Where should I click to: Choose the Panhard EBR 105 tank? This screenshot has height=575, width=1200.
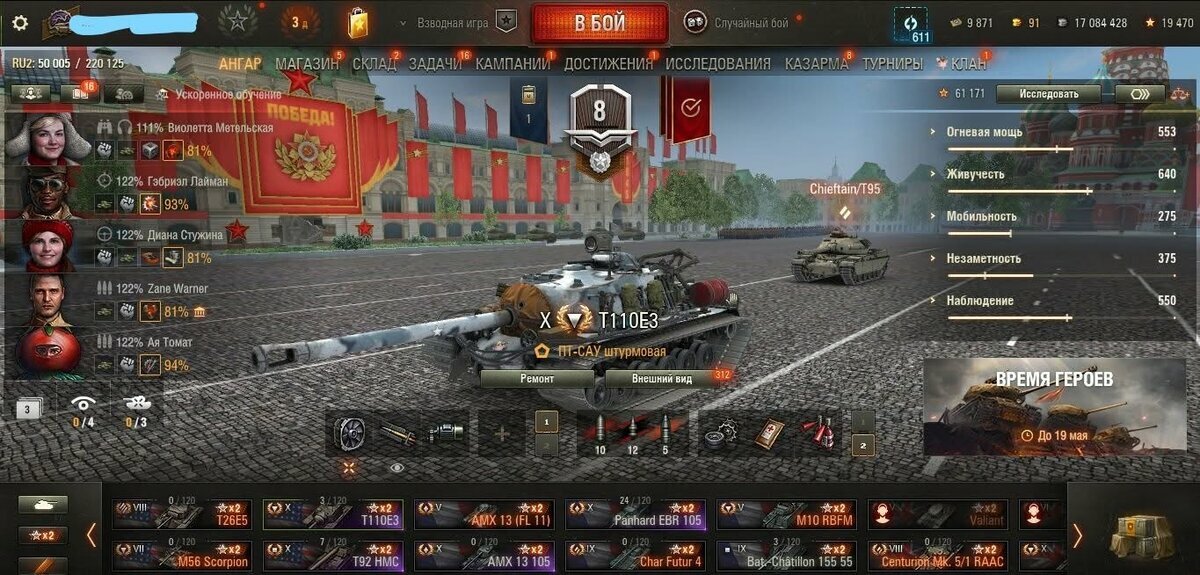(x=635, y=514)
